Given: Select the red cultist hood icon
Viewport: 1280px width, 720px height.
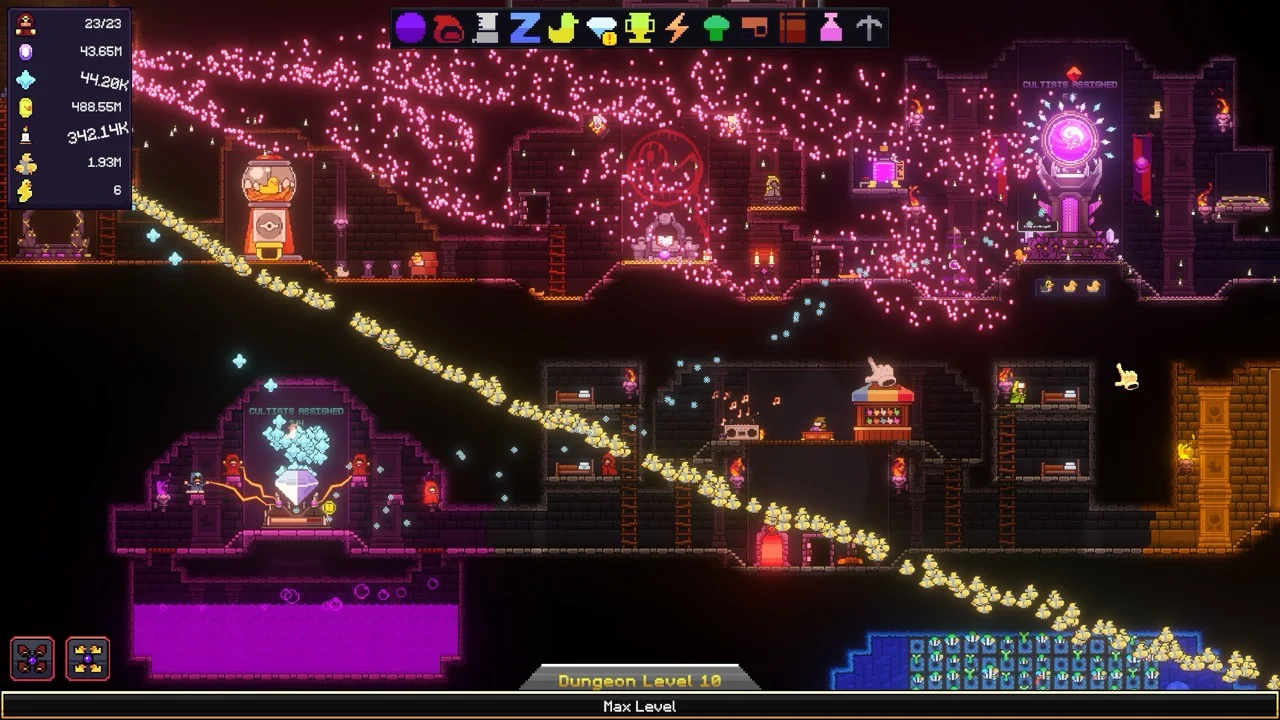Looking at the screenshot, I should tap(447, 28).
